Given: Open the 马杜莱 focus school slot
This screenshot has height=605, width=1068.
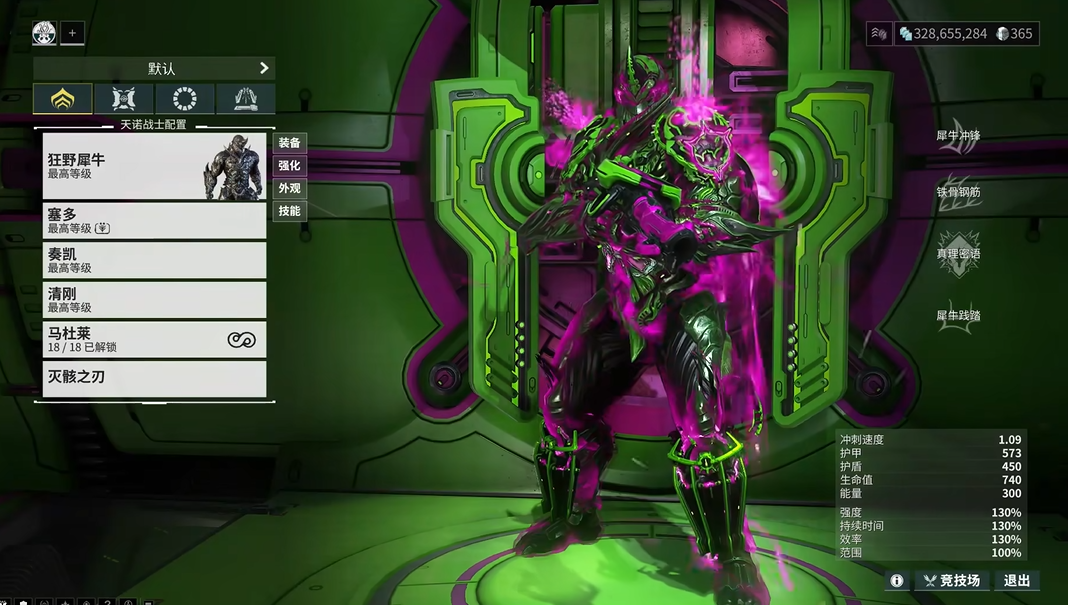Looking at the screenshot, I should 155,340.
